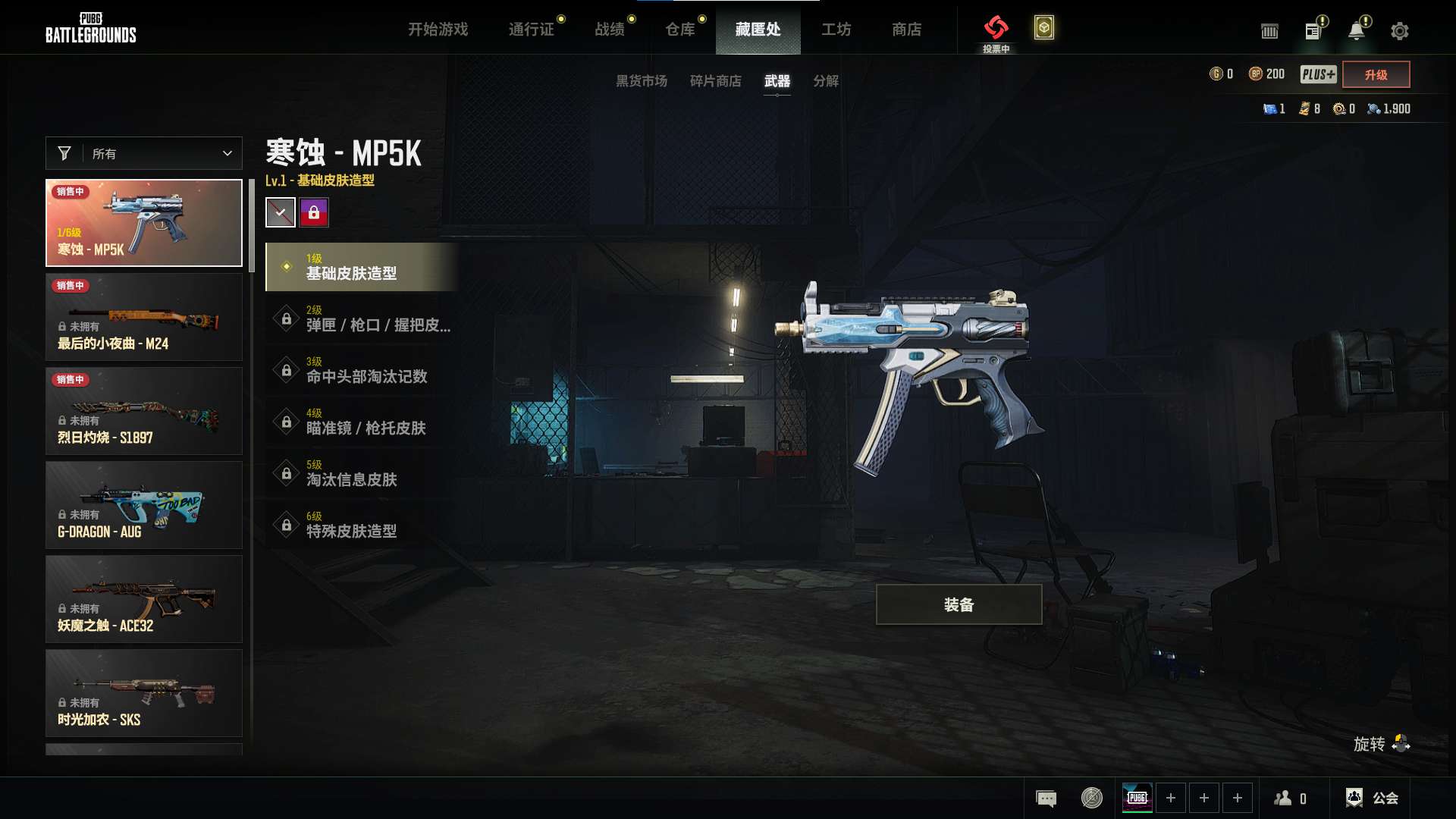Choose the 时光加农 SKS skin

(x=144, y=693)
